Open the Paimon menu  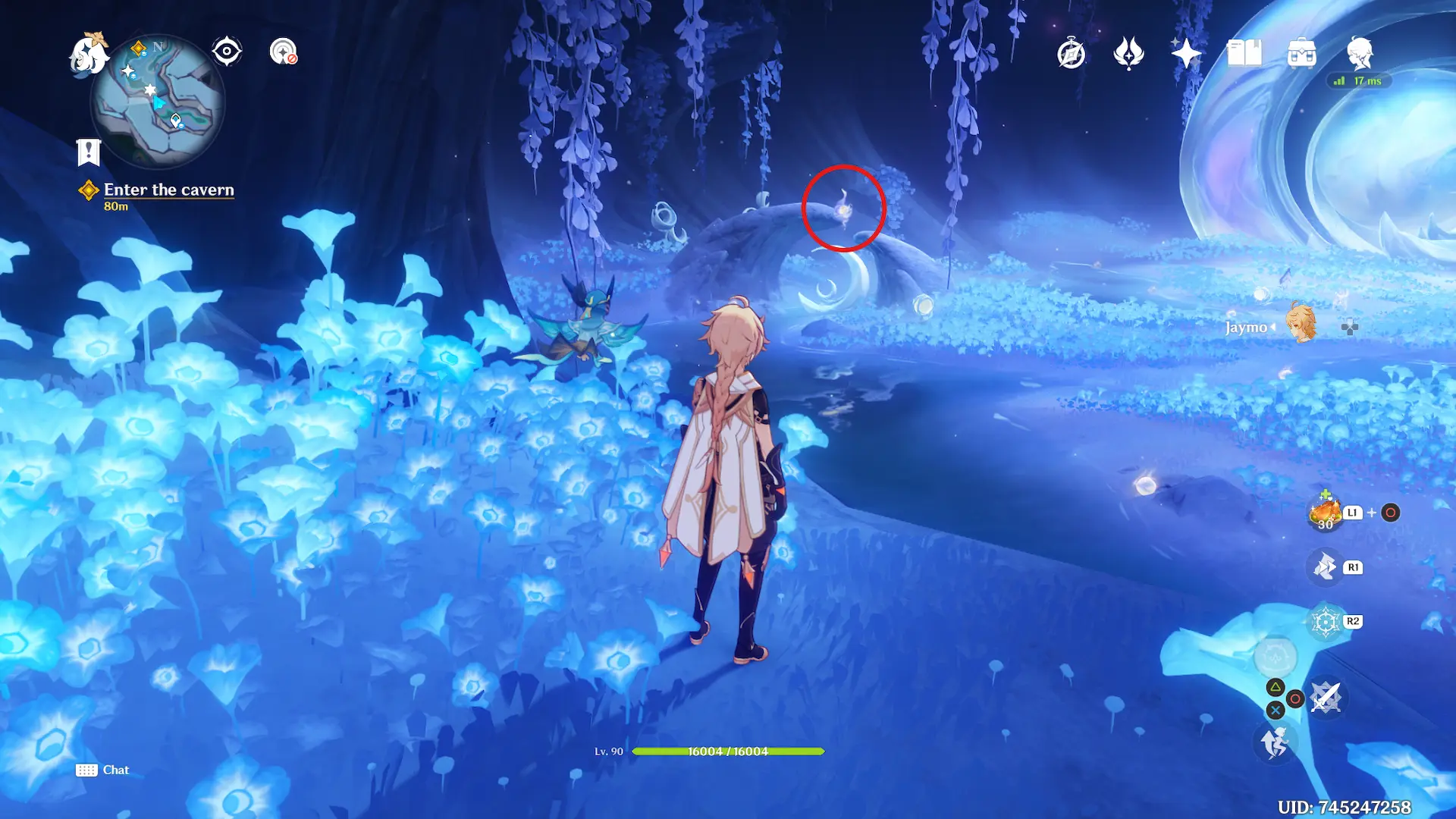click(x=89, y=54)
